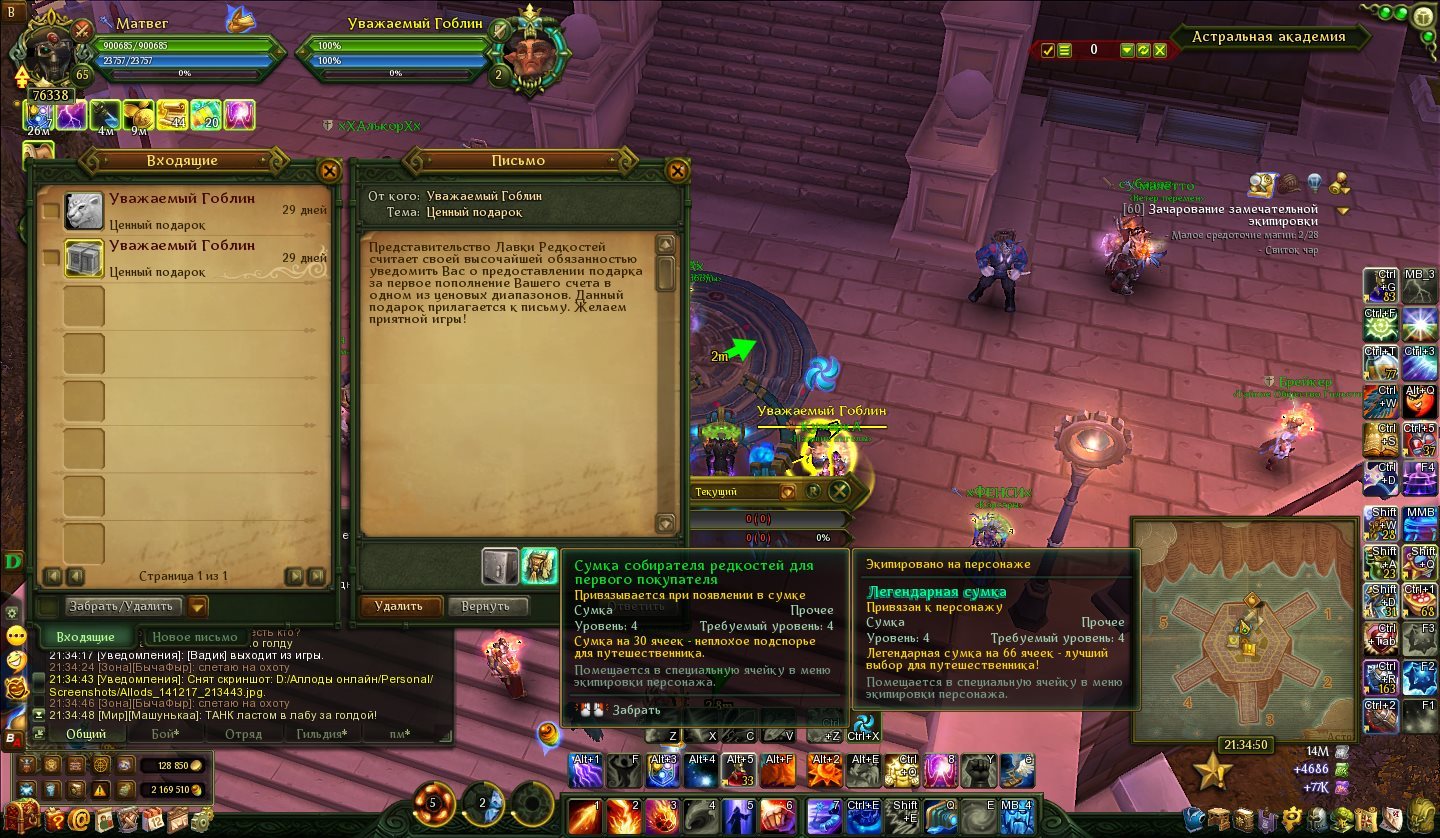Return the letter using Вернуть
The width and height of the screenshot is (1440, 838).
(486, 606)
